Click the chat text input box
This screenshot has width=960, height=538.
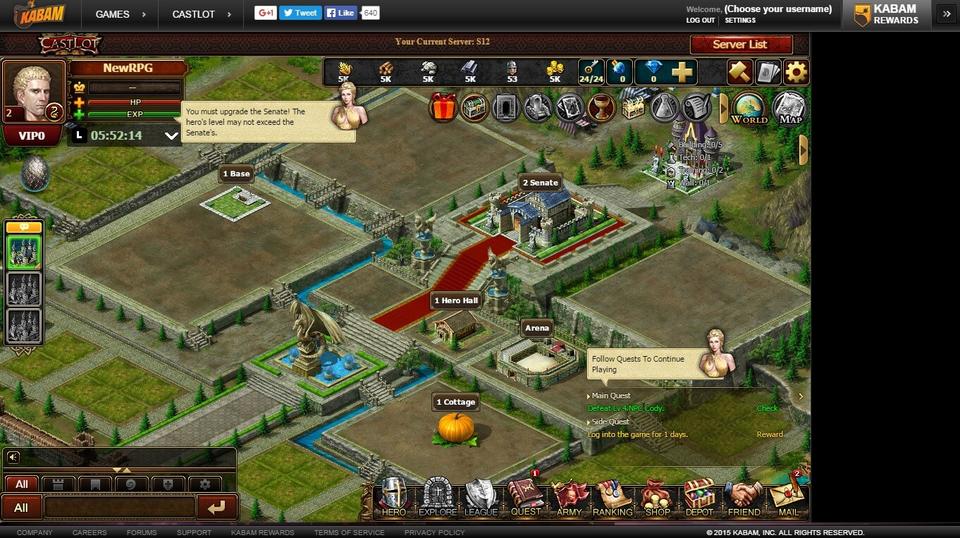[119, 507]
